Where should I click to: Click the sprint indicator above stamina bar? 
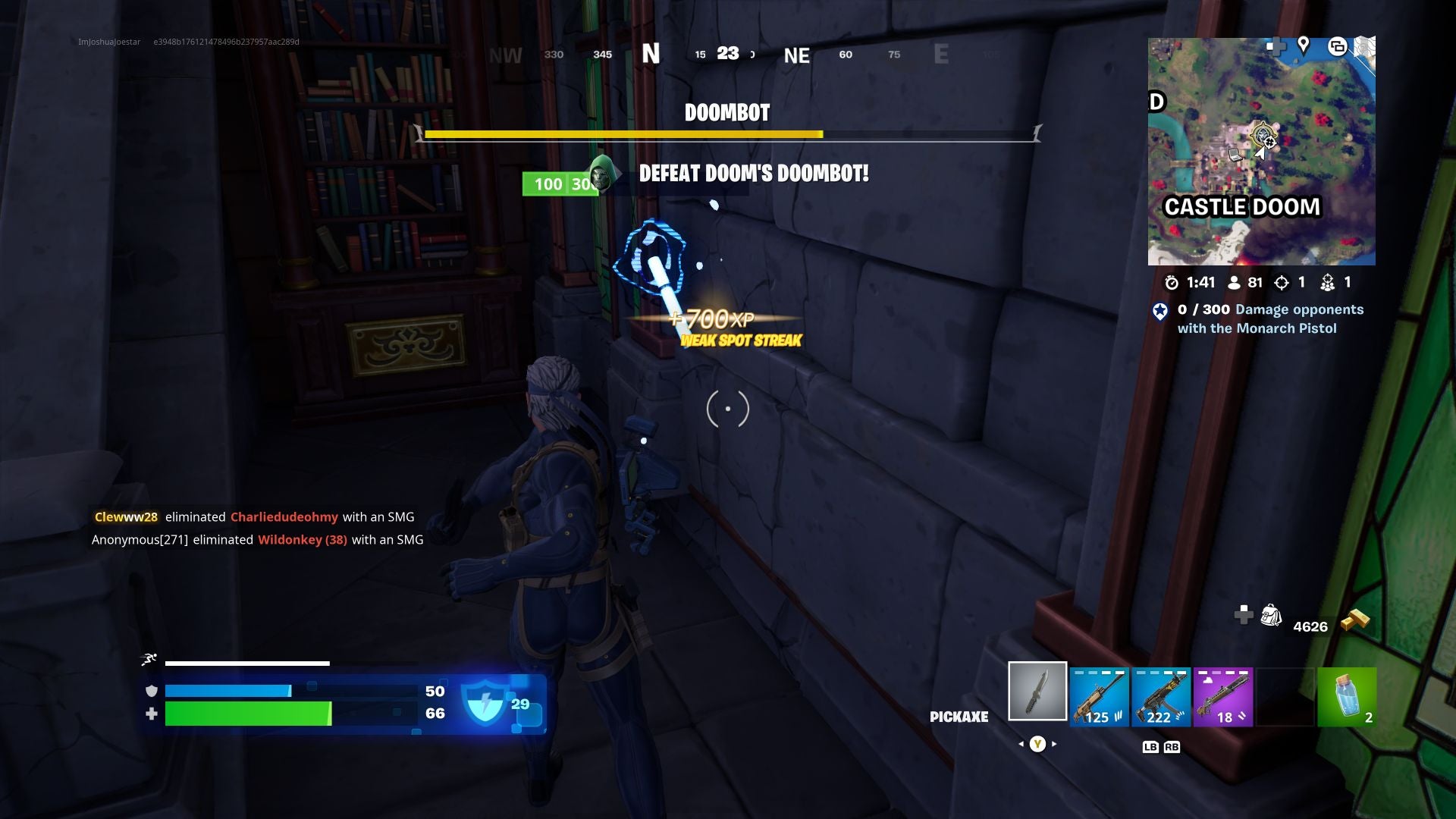click(149, 658)
